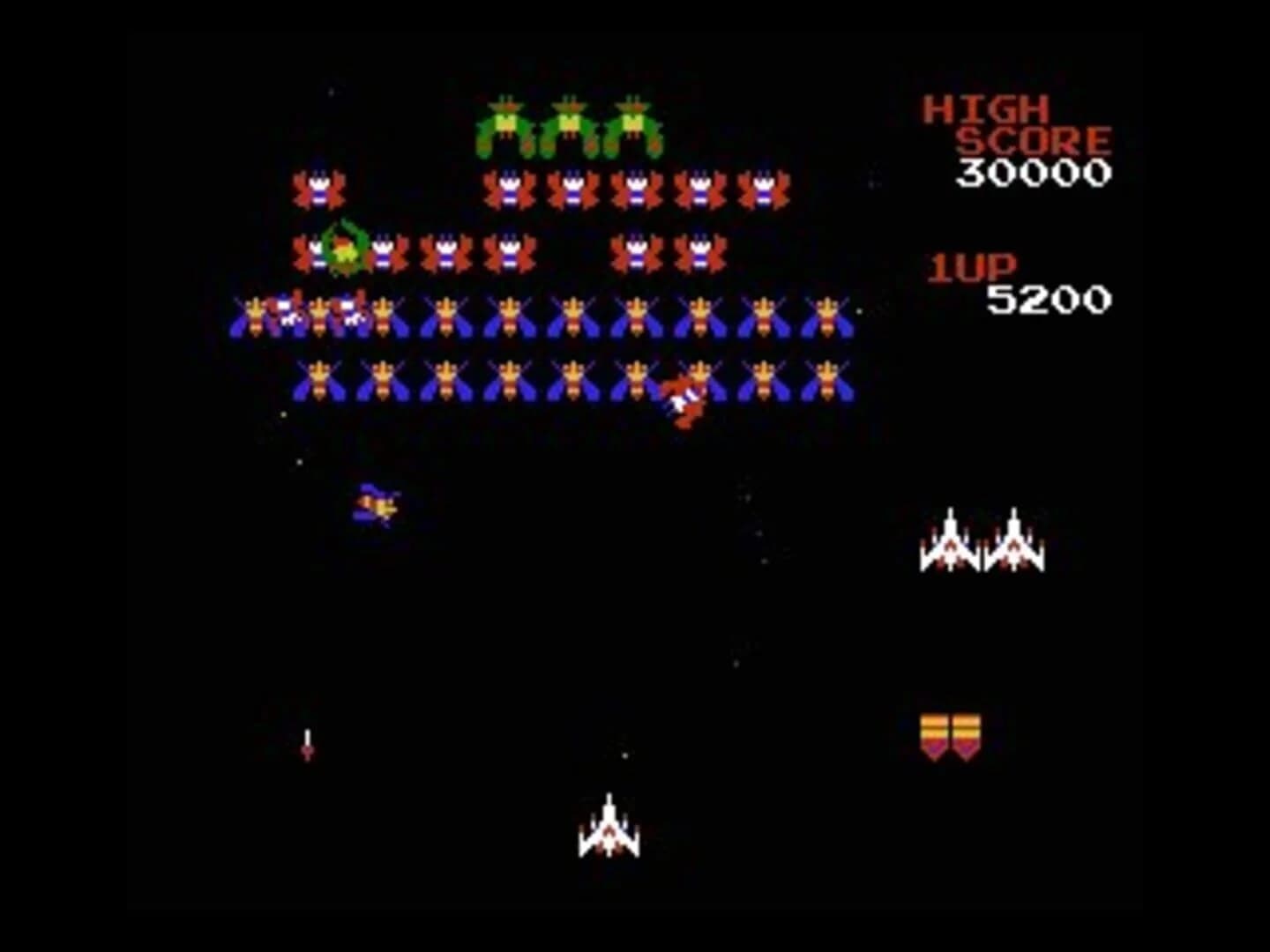The height and width of the screenshot is (952, 1270).
Task: Click the left reserve fighter ship
Action: 951,542
